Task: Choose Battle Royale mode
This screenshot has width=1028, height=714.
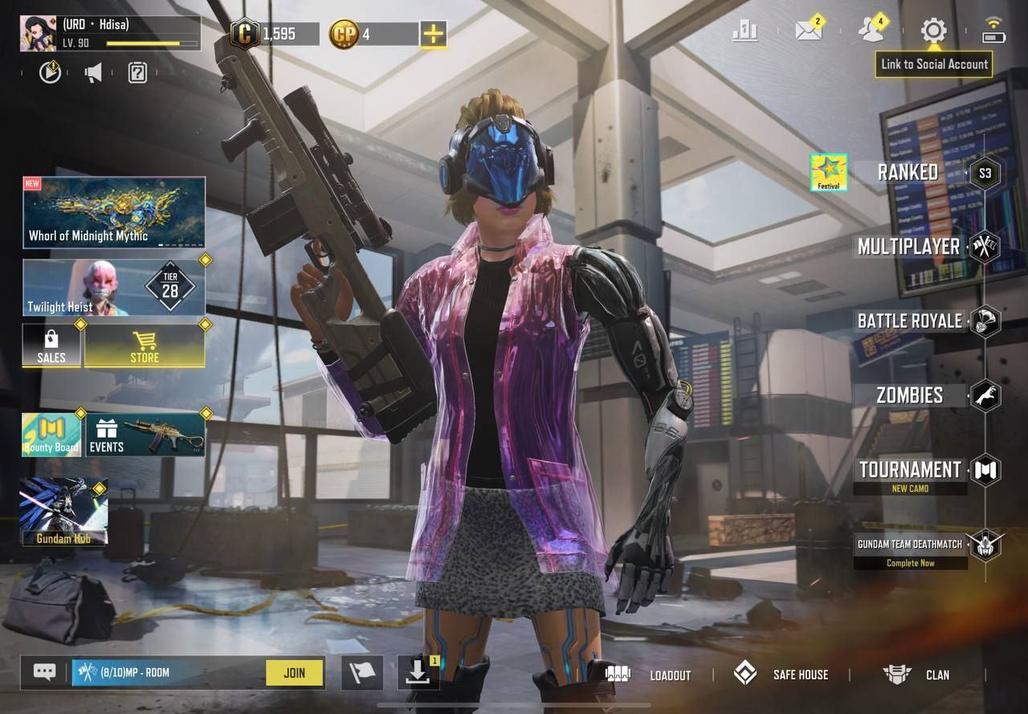Action: (x=909, y=321)
